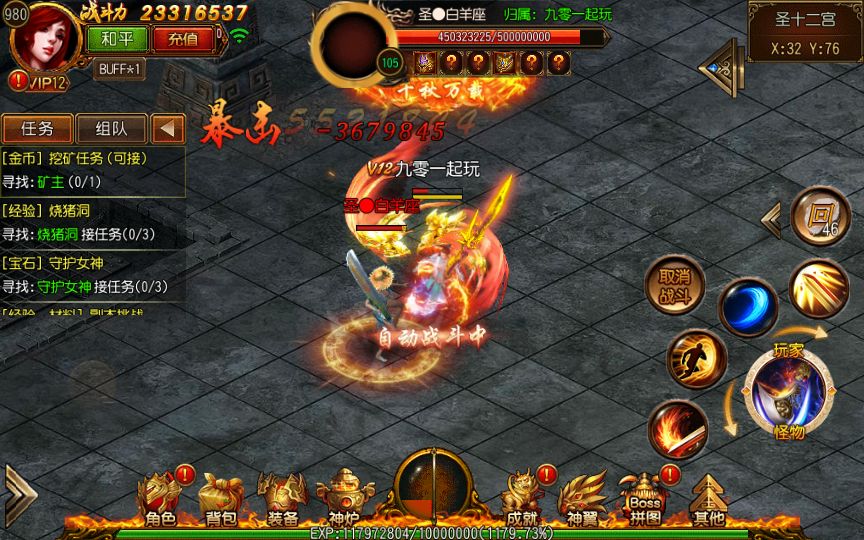Select the 守护女神 gem quest entry
The width and height of the screenshot is (864, 540).
(92, 275)
